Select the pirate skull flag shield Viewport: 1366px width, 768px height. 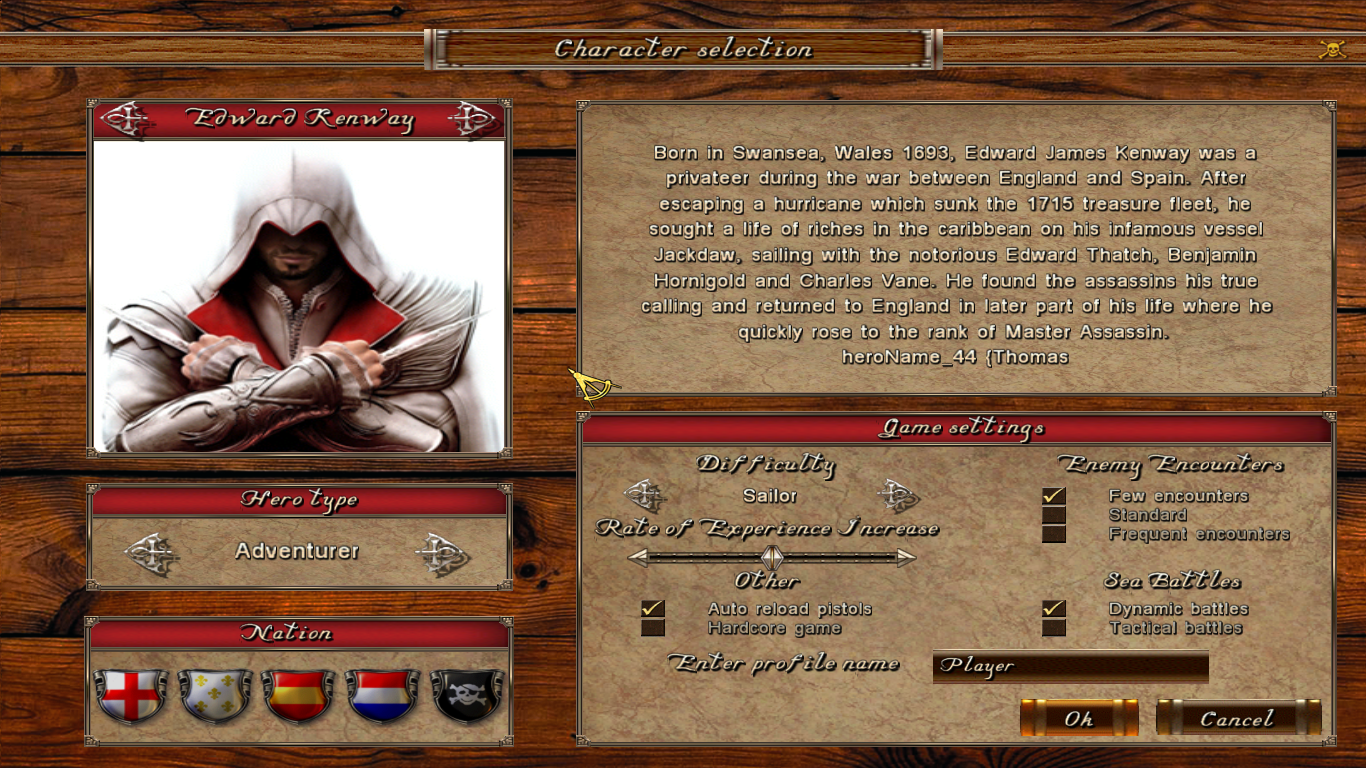[x=466, y=695]
